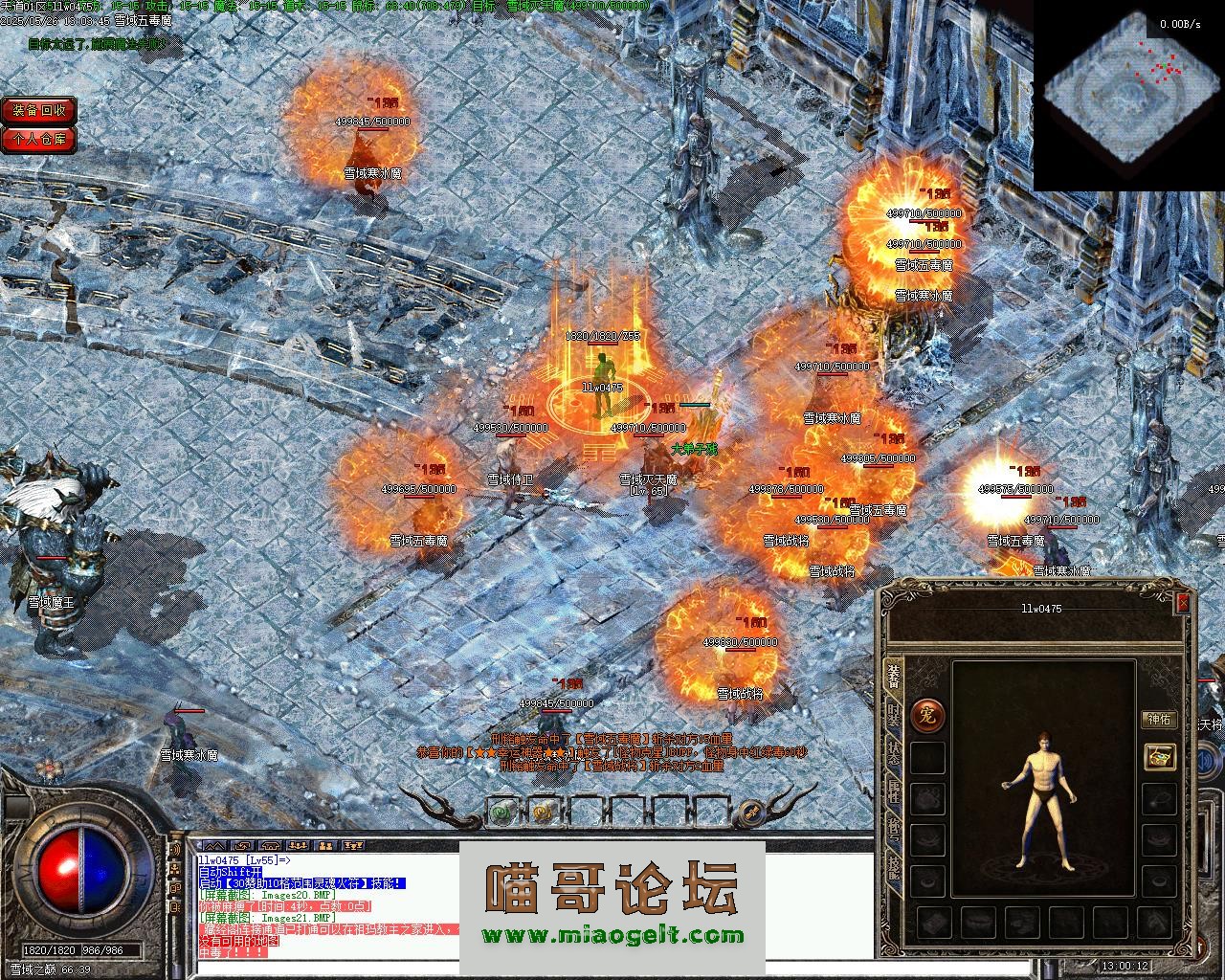The width and height of the screenshot is (1225, 980).
Task: Click the round red 宠 pet button
Action: tap(926, 715)
